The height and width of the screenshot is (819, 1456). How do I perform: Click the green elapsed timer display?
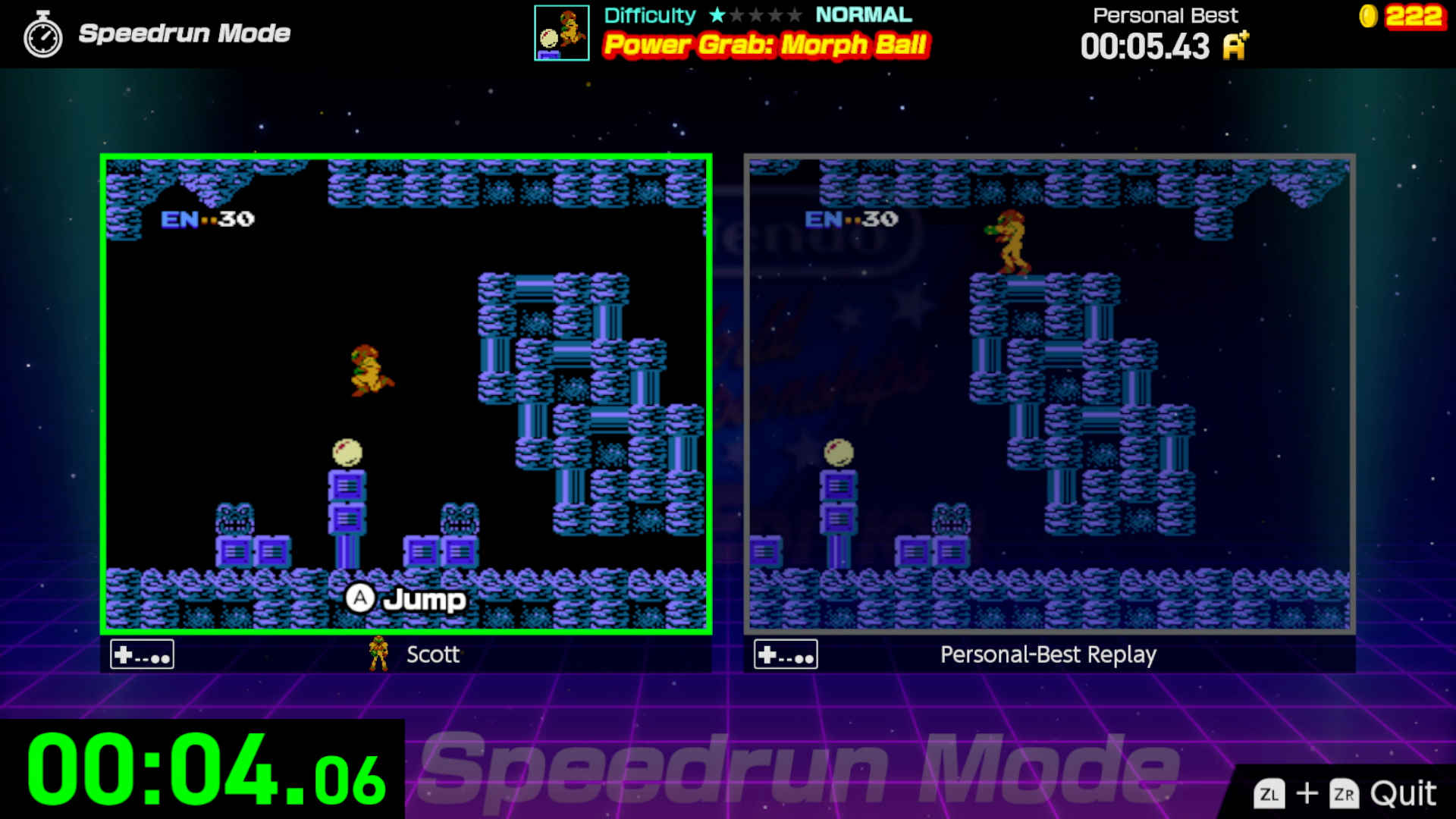pos(201,767)
